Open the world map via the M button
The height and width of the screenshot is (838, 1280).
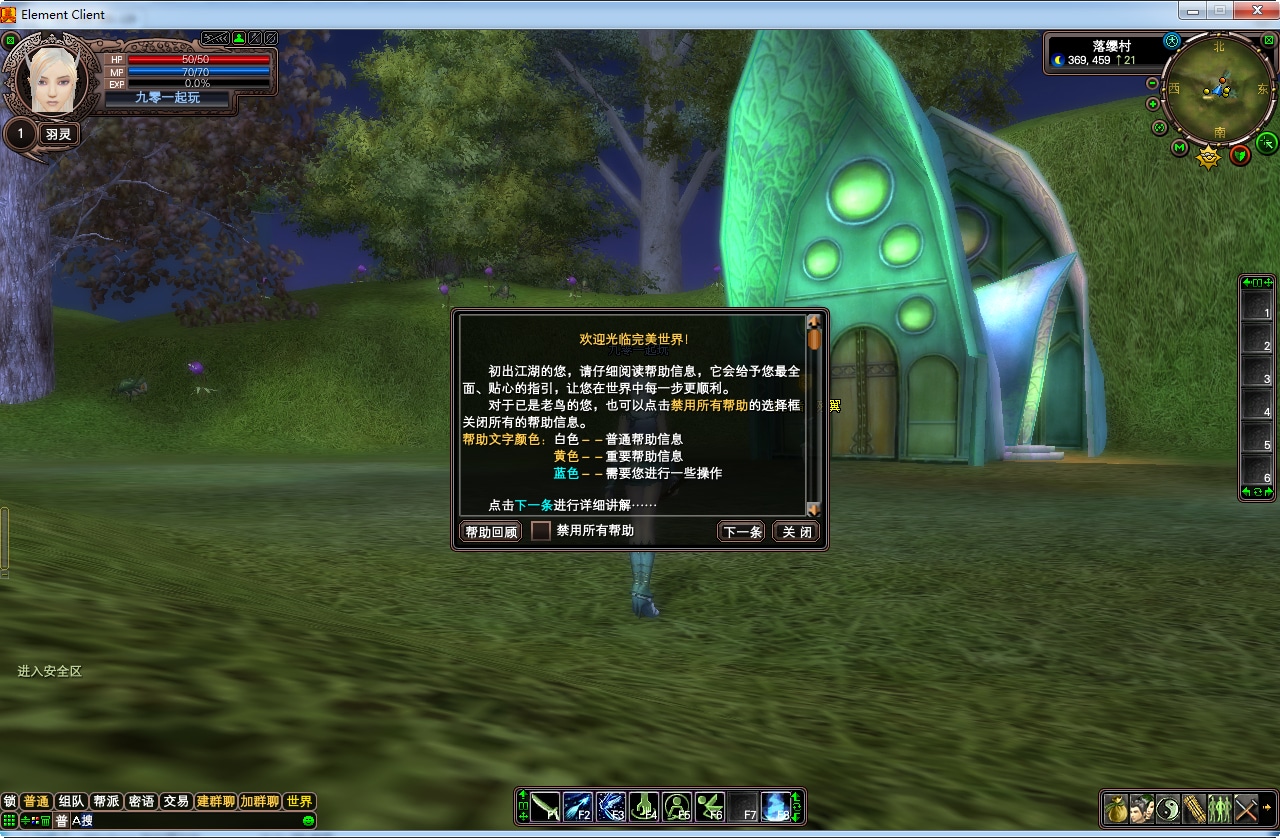pos(1180,148)
